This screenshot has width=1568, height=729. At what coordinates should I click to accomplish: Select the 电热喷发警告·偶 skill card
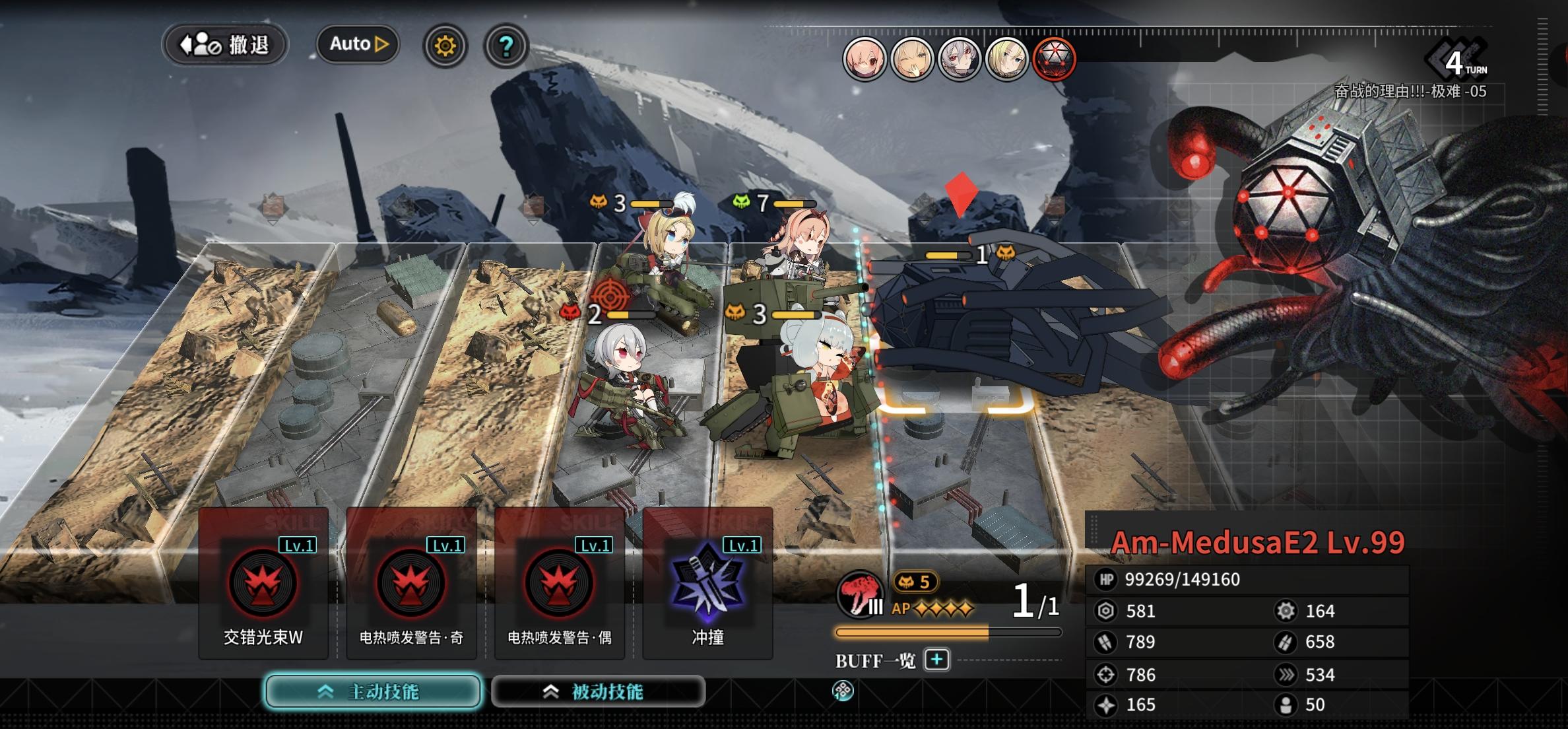click(x=560, y=584)
